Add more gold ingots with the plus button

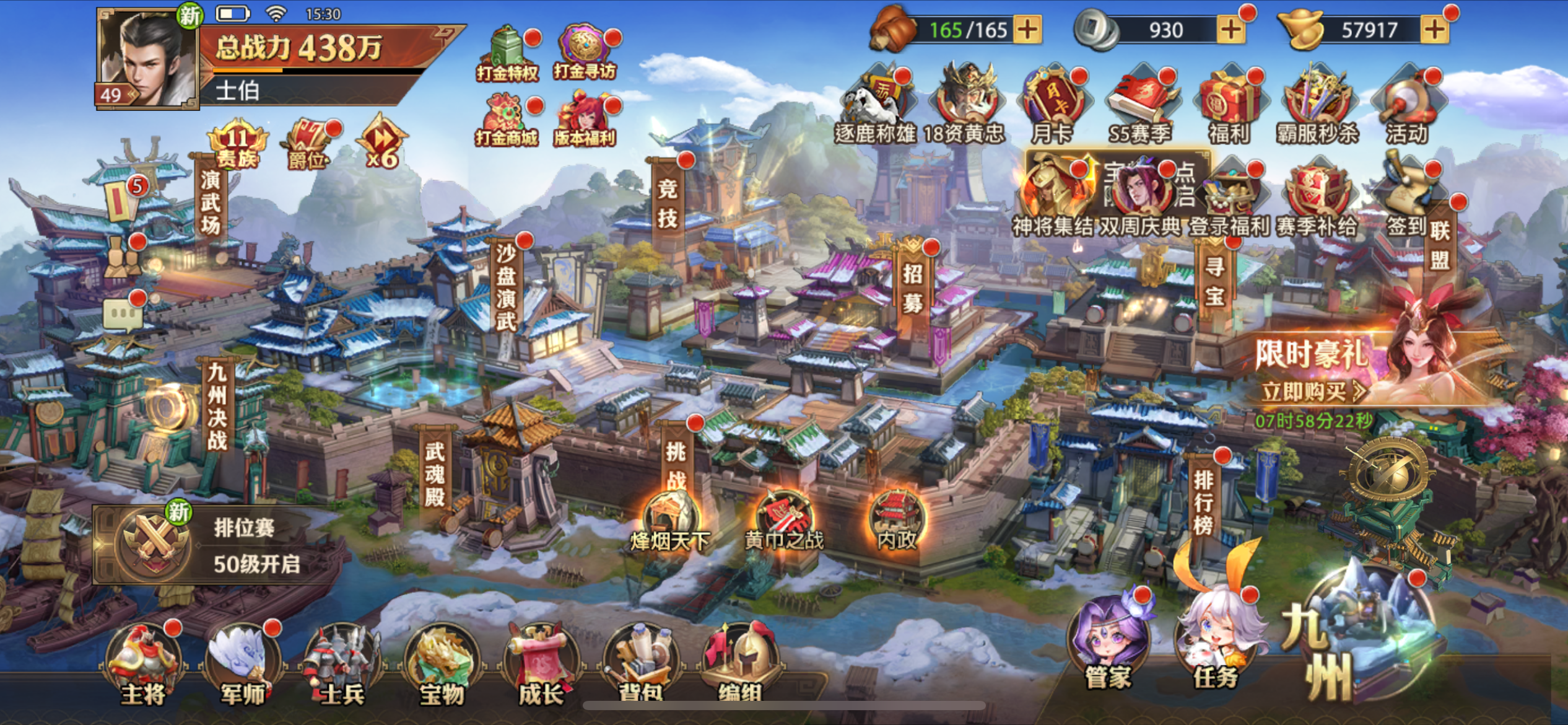pos(1434,30)
